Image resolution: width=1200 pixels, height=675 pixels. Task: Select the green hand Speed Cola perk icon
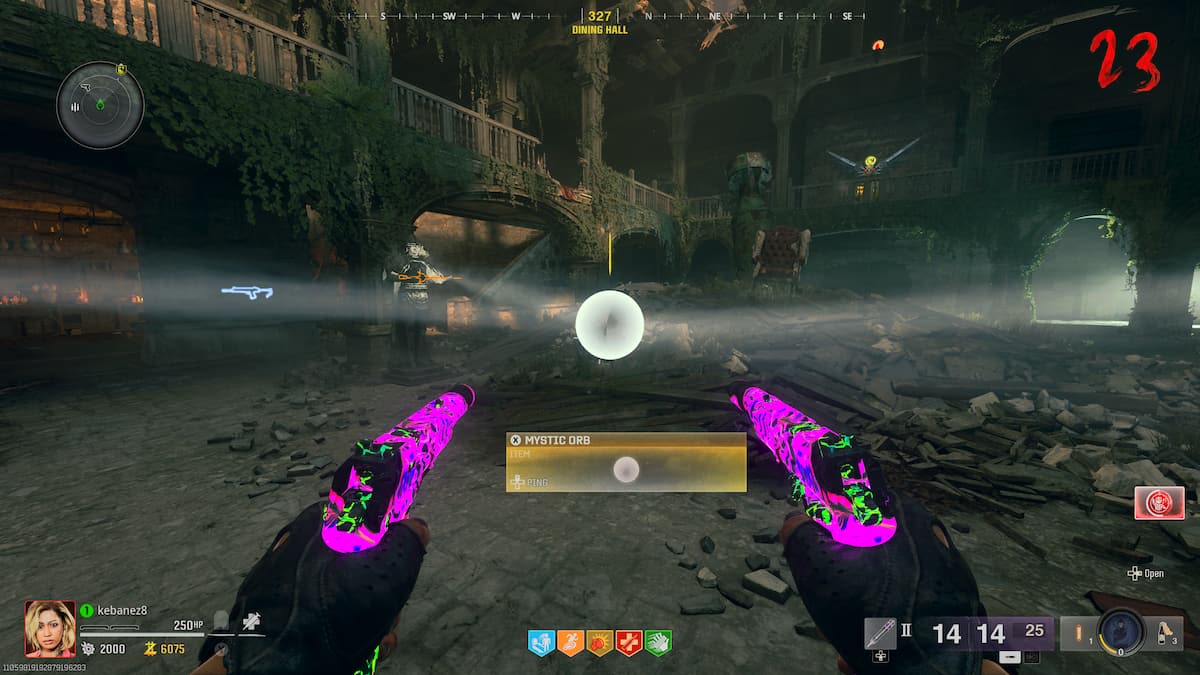(x=657, y=643)
